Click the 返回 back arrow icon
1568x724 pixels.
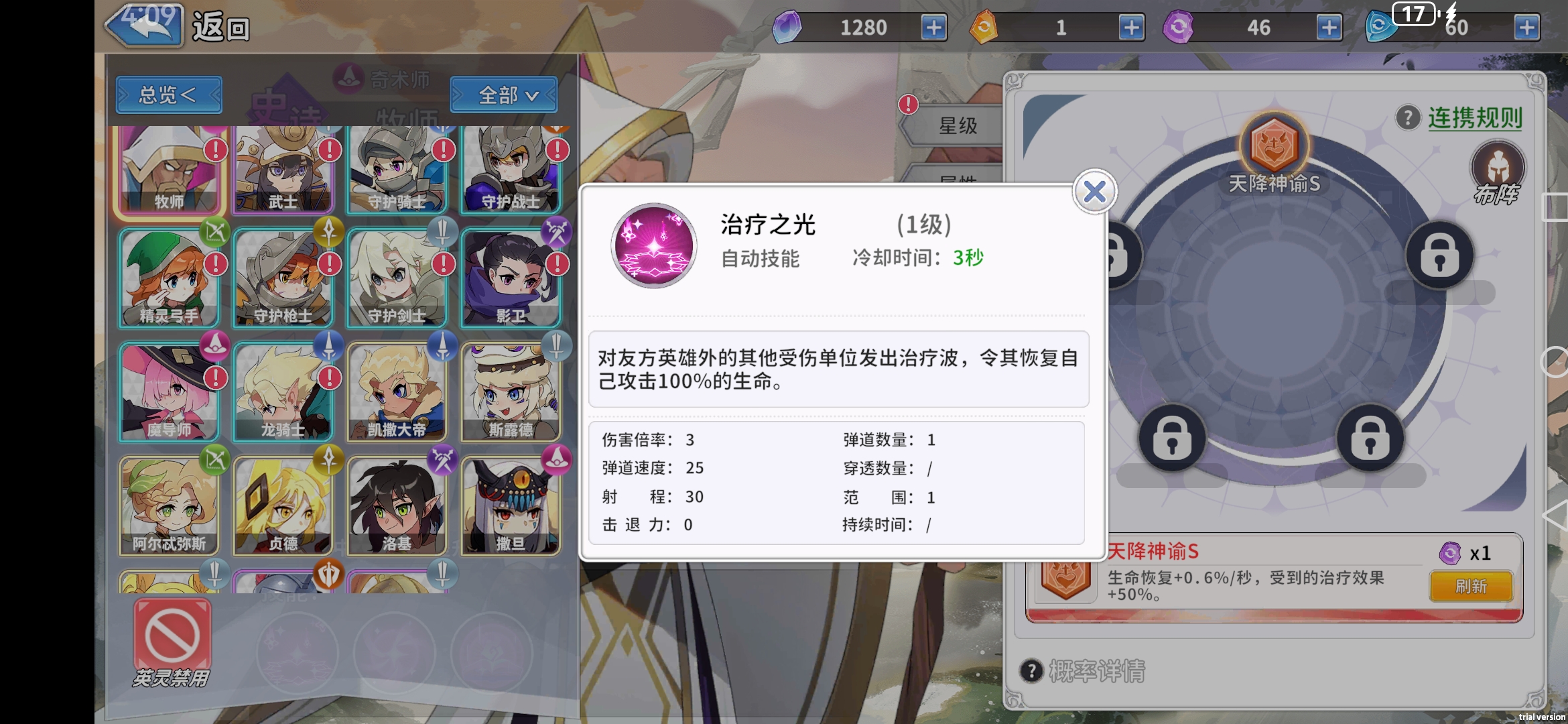click(x=142, y=27)
